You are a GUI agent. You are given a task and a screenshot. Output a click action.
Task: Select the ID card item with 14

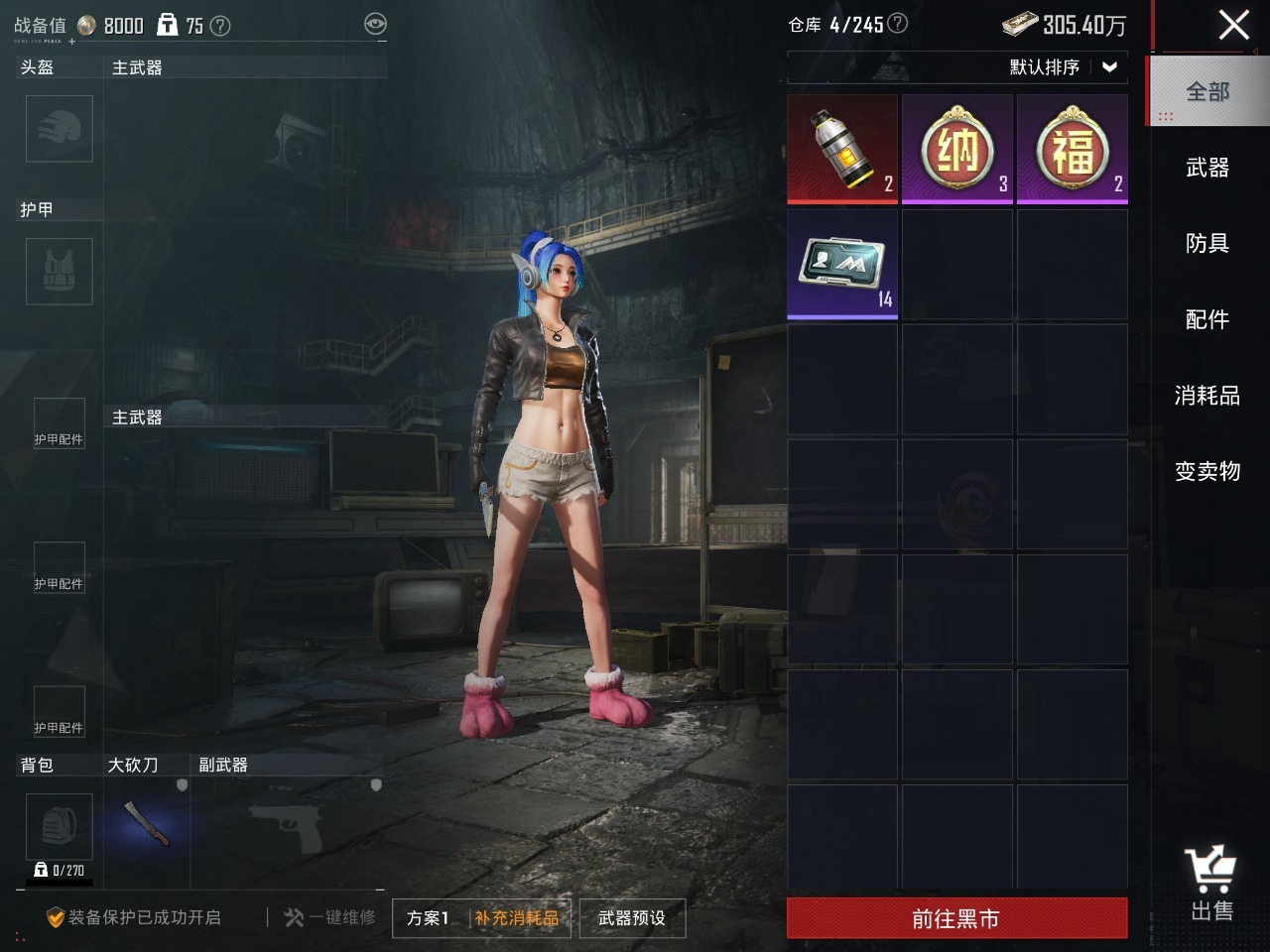tap(842, 264)
